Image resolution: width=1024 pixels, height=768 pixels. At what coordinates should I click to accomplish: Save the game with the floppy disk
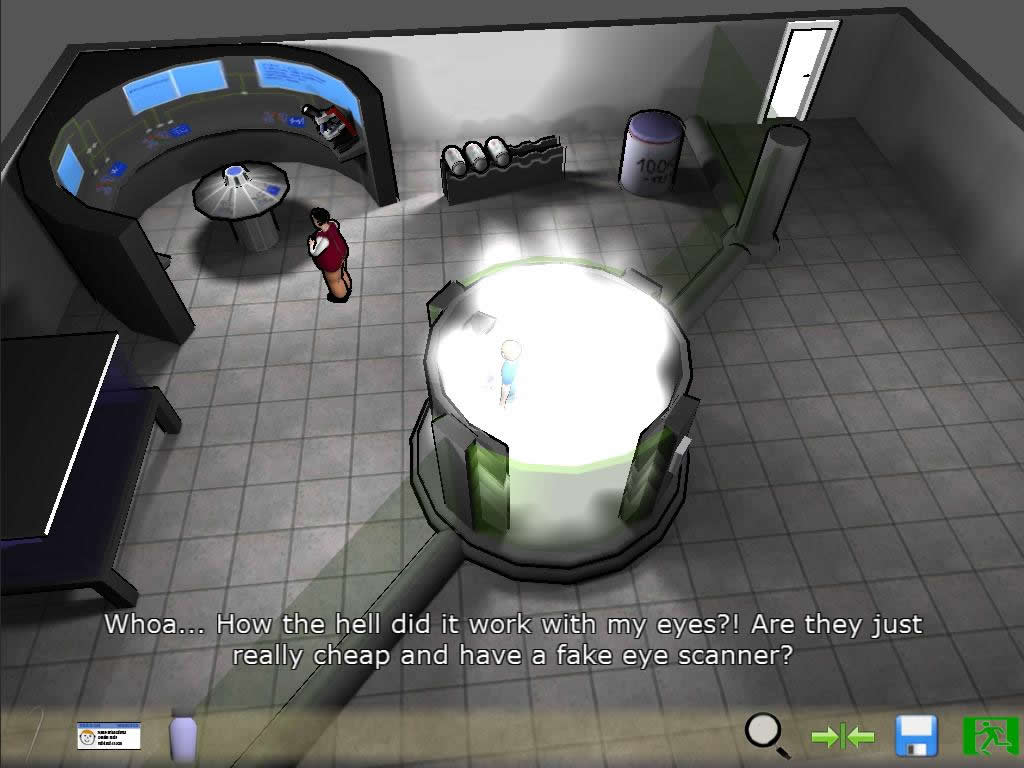tap(916, 736)
